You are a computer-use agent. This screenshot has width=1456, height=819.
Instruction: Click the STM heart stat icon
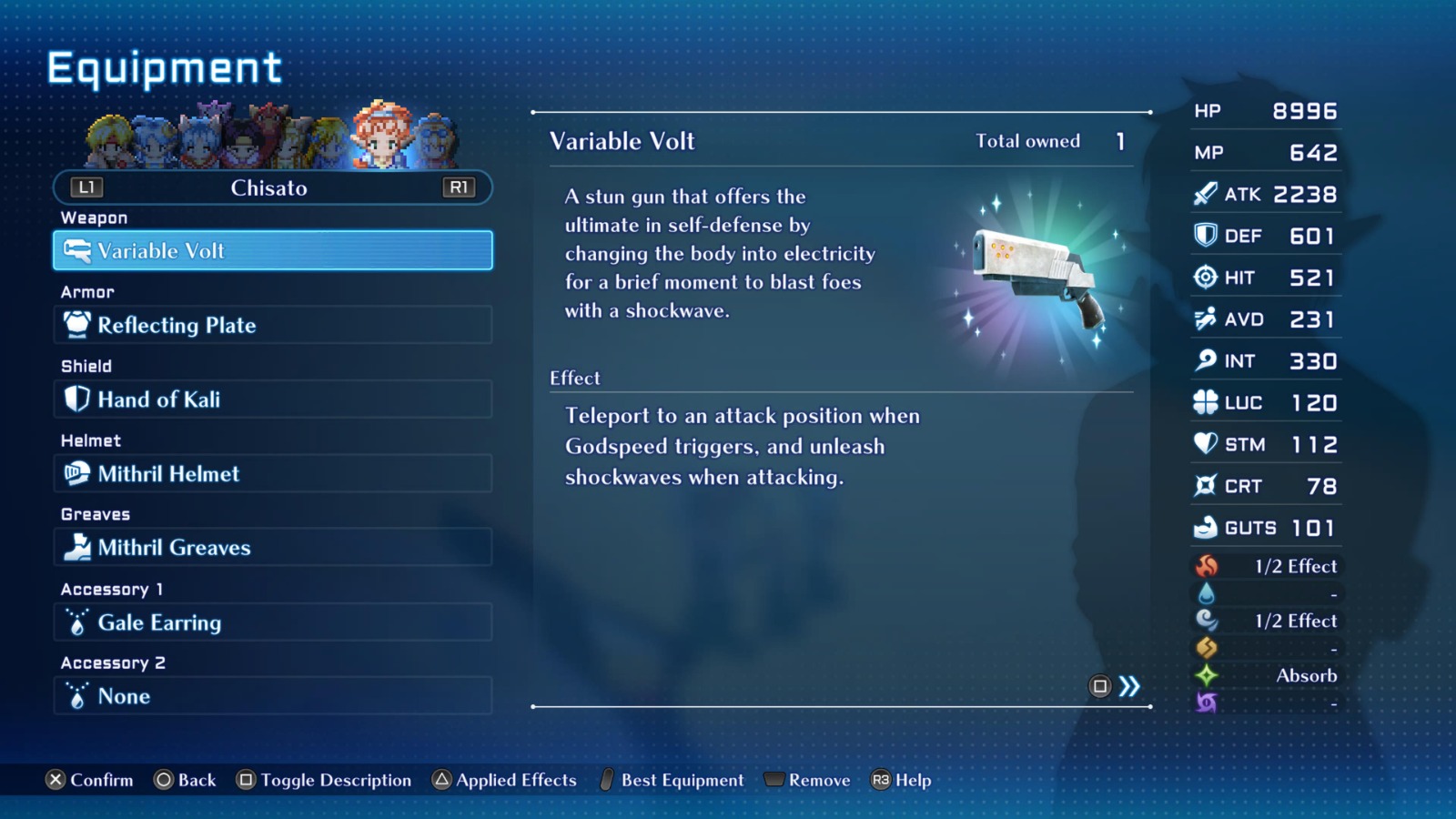1203,444
